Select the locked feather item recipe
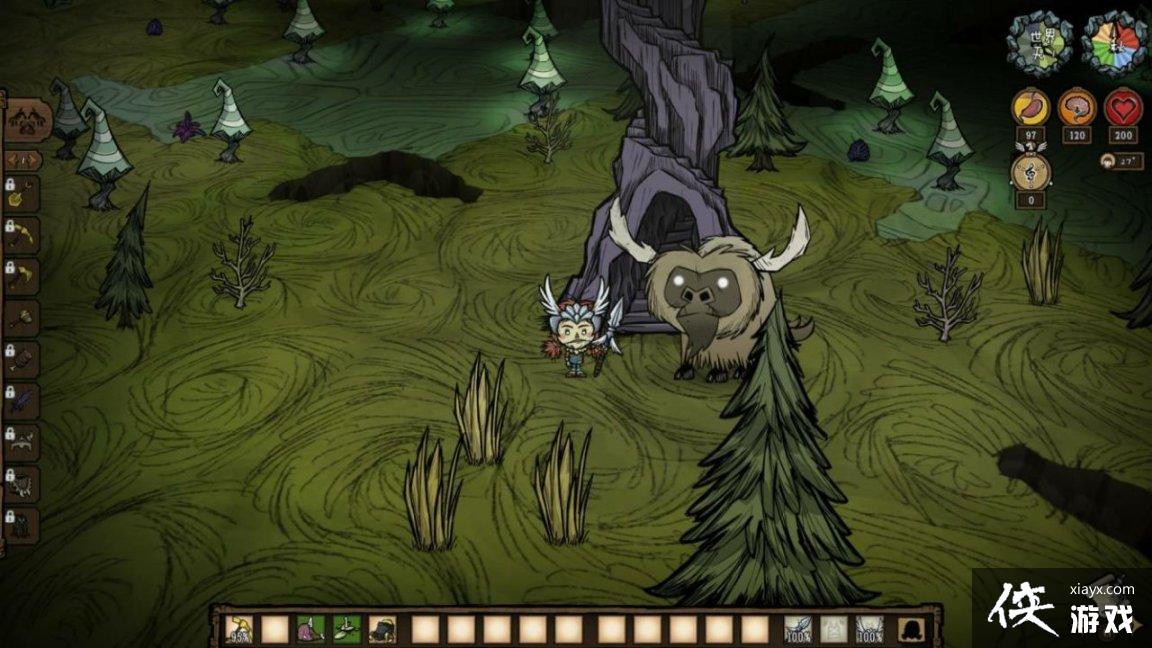The image size is (1152, 648). click(22, 401)
